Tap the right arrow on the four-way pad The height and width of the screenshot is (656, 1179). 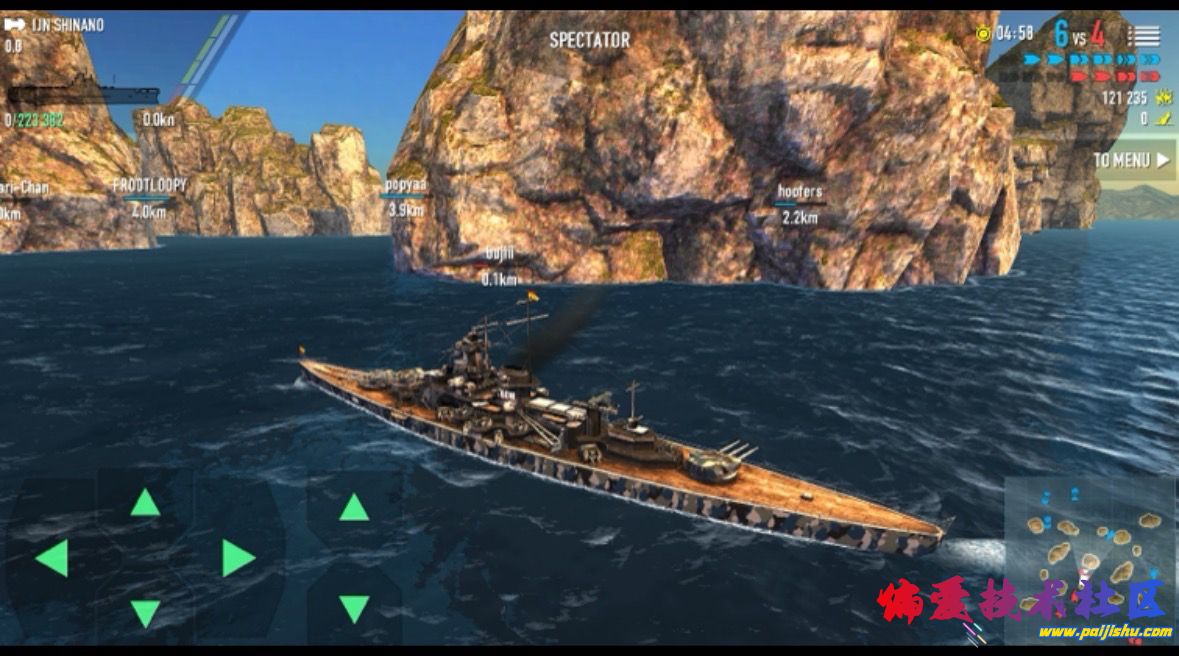click(x=237, y=558)
